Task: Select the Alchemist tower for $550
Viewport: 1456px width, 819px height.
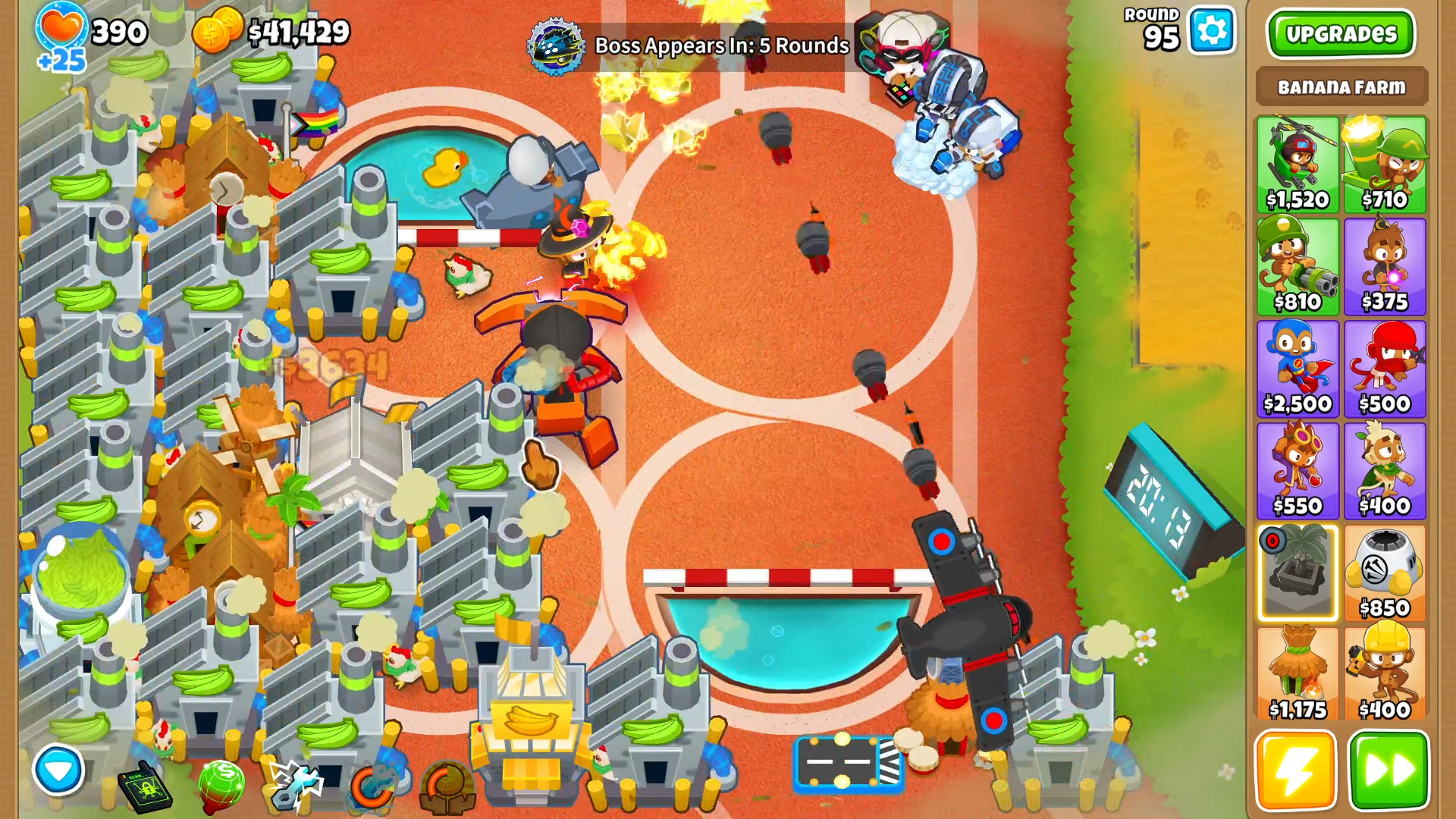Action: [1298, 471]
